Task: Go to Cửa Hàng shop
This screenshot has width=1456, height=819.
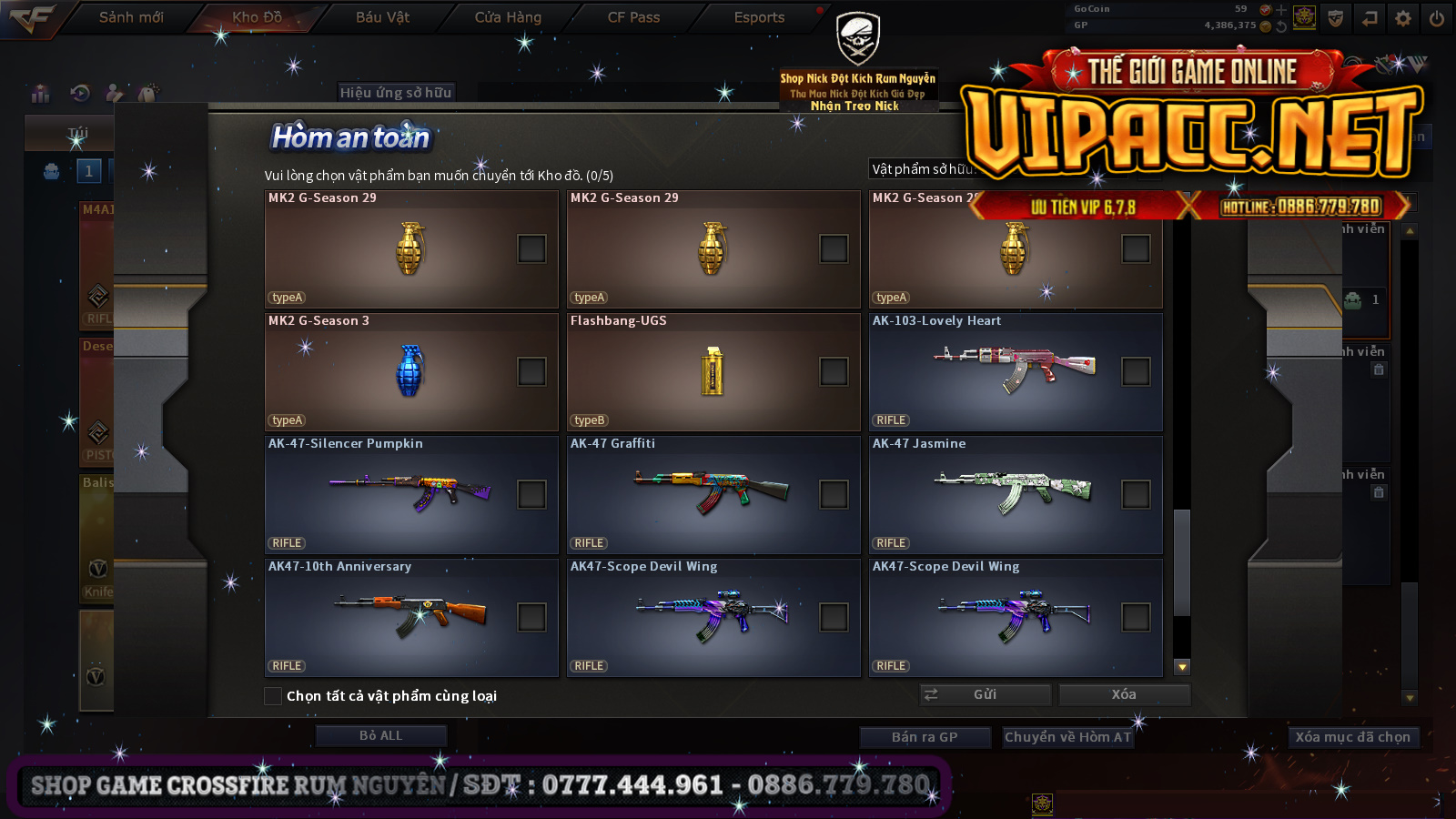Action: pos(508,17)
